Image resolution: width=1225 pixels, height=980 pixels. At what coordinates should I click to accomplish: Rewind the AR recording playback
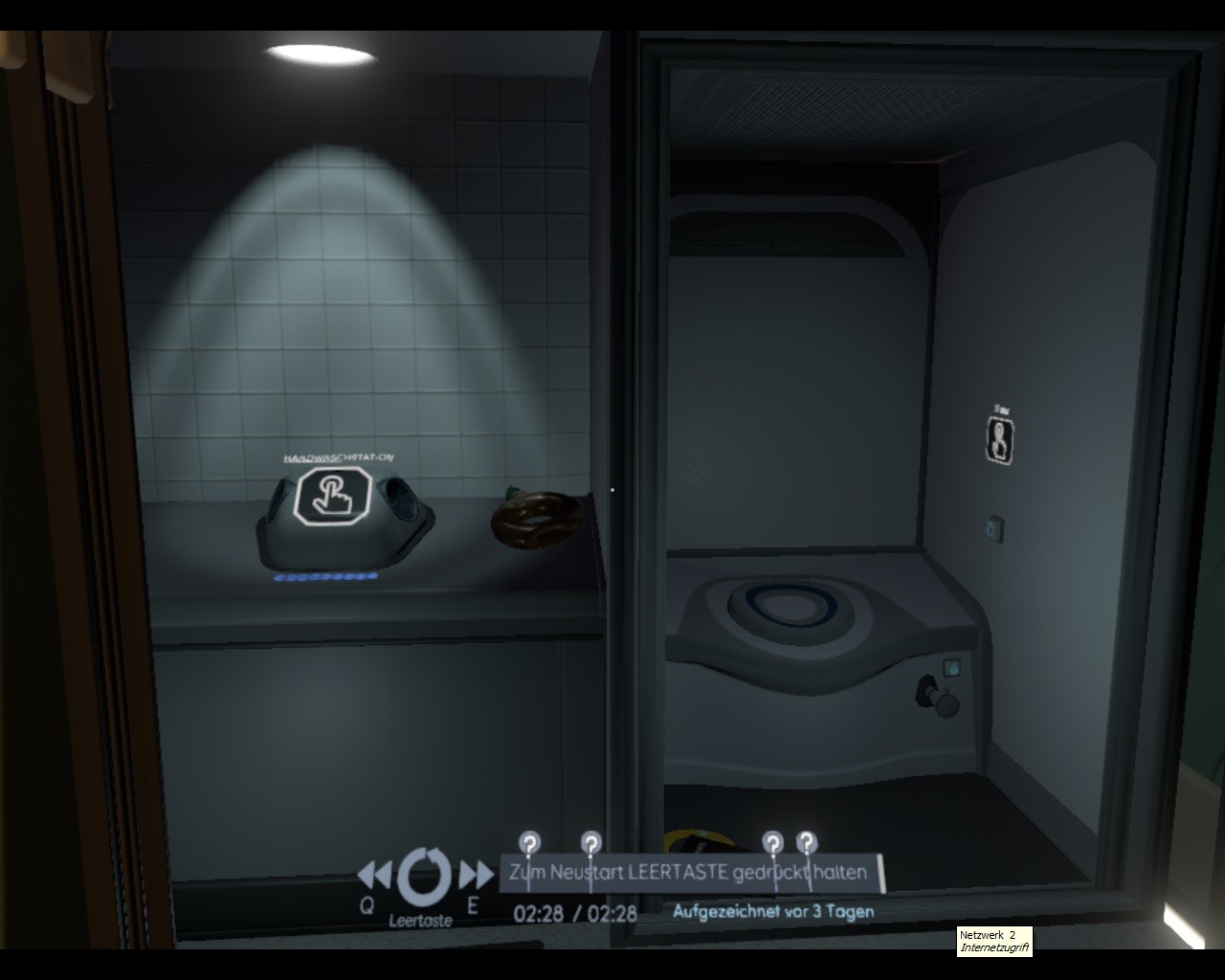[x=375, y=874]
